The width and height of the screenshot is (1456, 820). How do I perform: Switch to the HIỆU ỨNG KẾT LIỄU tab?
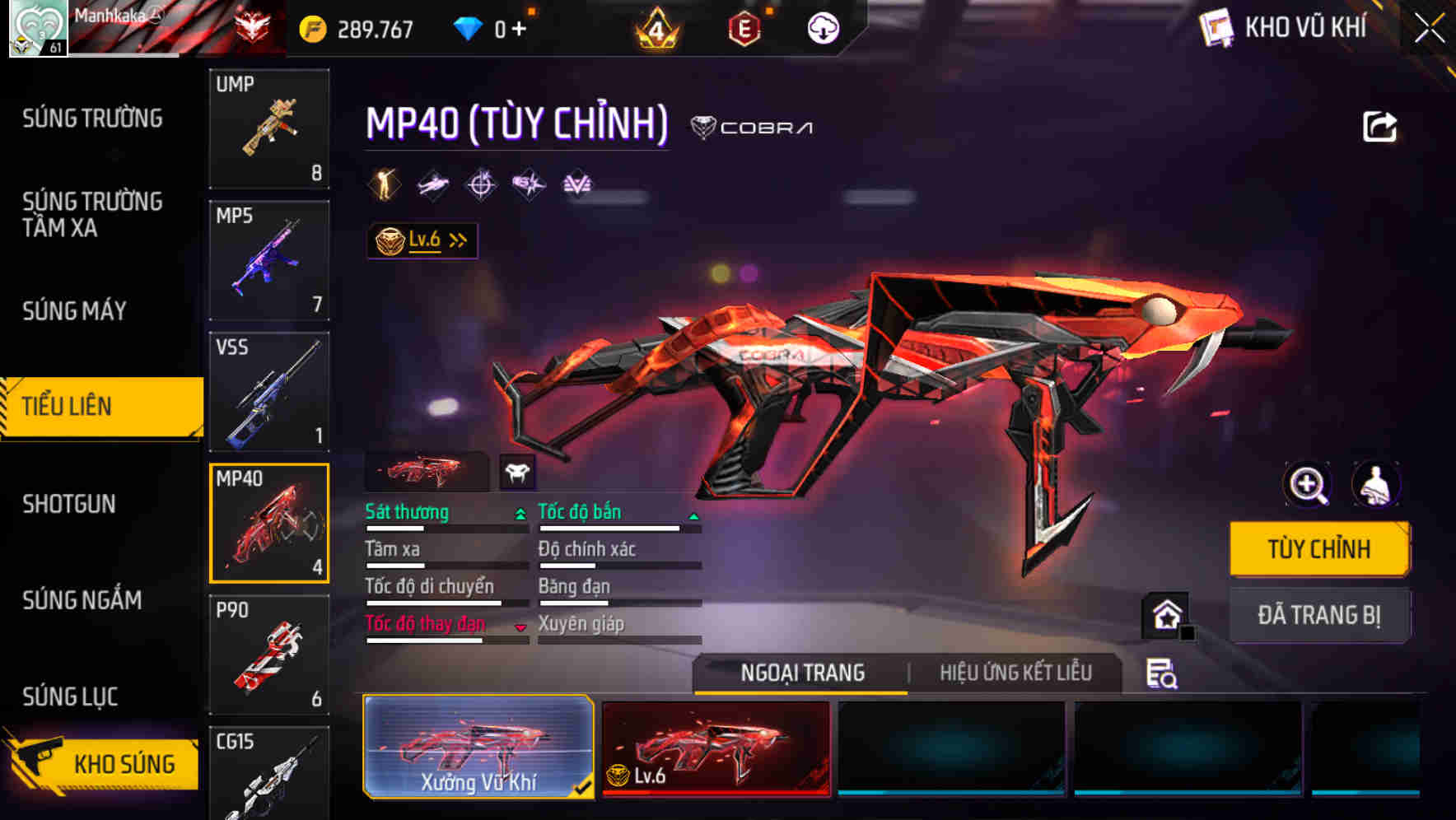click(1015, 673)
